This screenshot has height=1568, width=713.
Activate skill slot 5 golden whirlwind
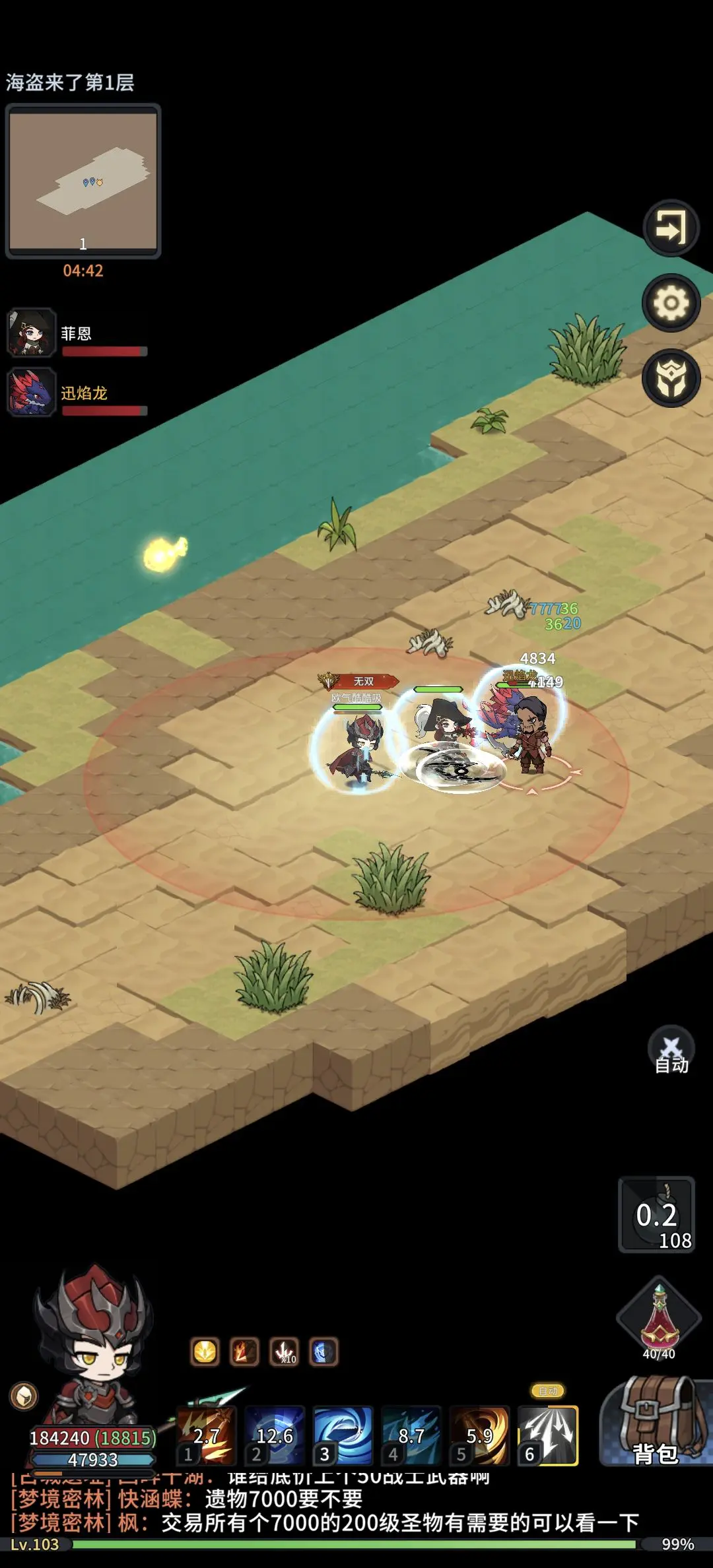point(479,1436)
